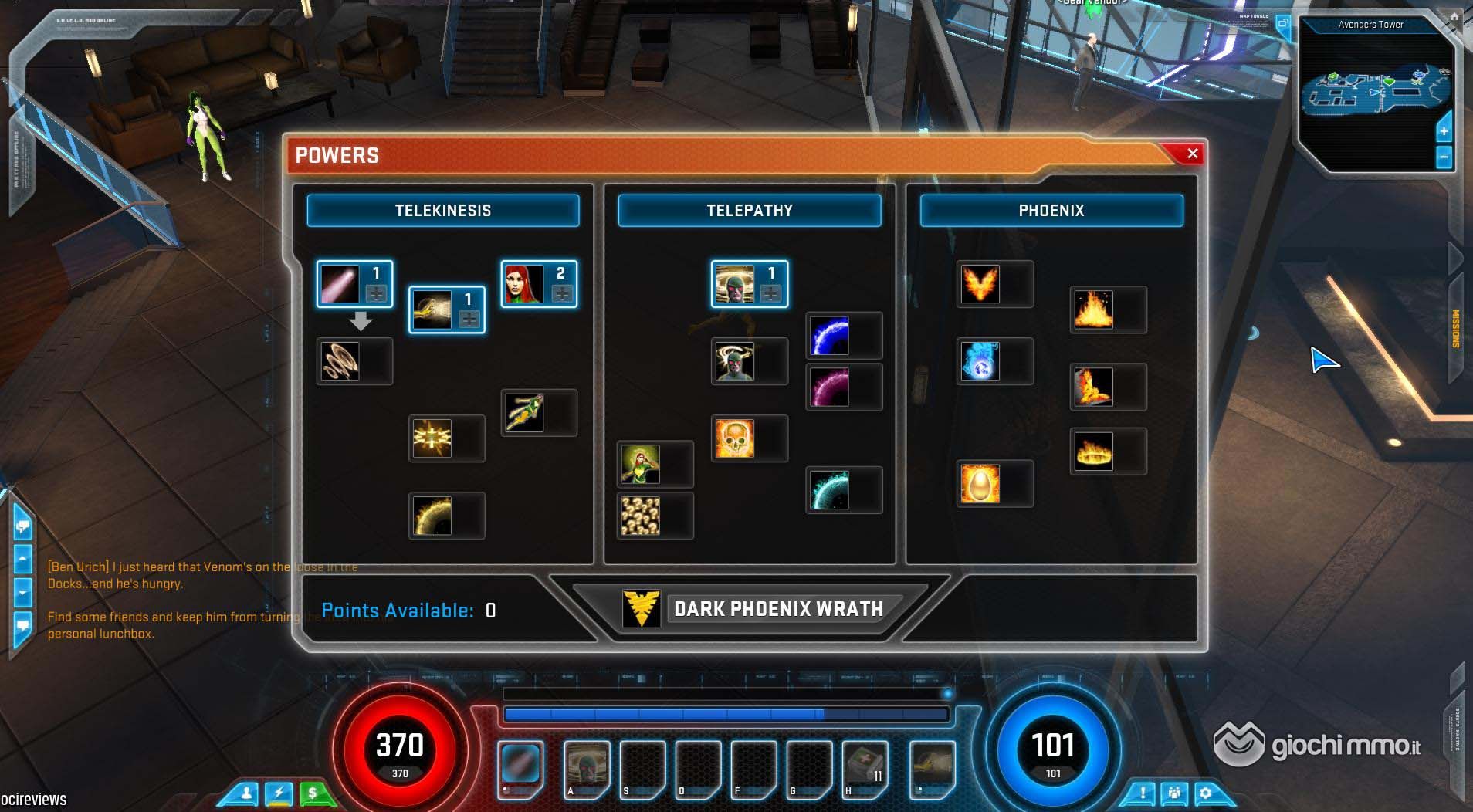Open the lightning bolt powers button
This screenshot has height=812, width=1473.
click(x=279, y=793)
